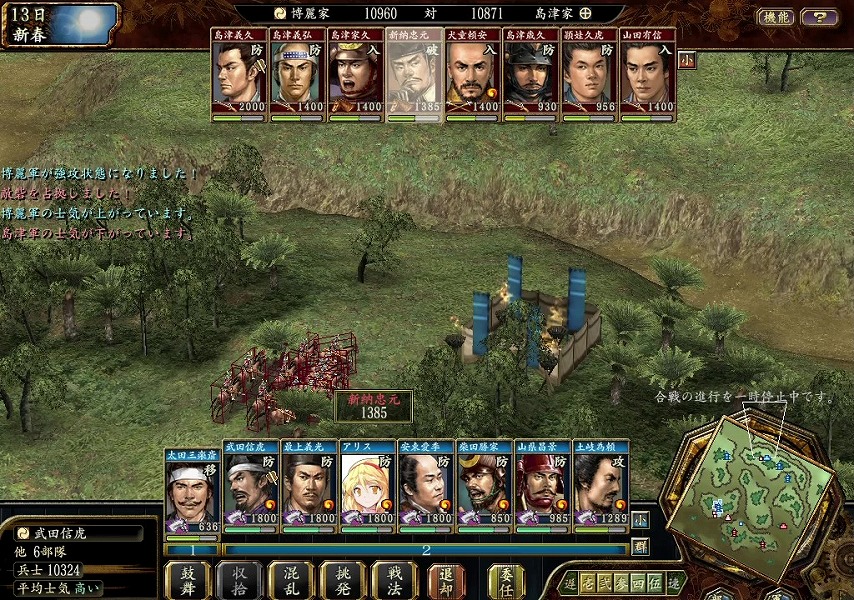Open the question mark help button
Viewport: 854px width, 600px height.
819,17
